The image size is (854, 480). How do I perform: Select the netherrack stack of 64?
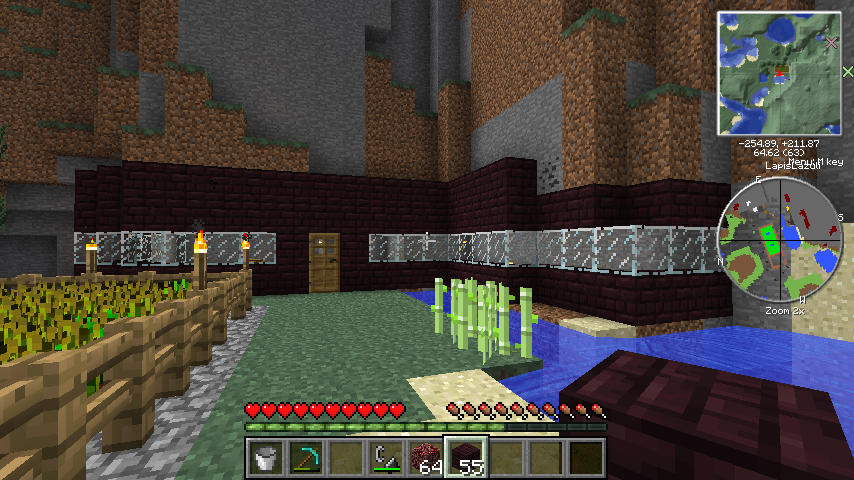[426, 458]
